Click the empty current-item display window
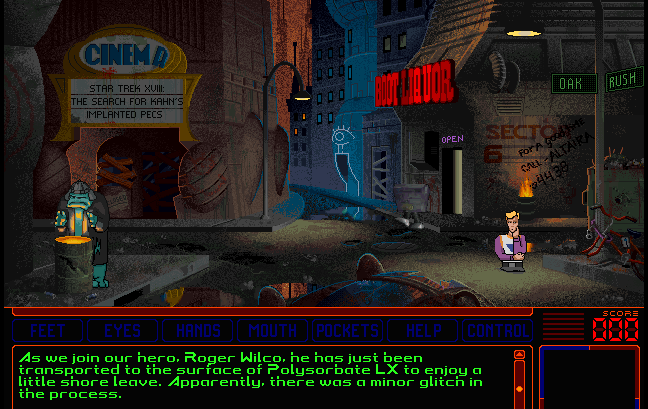The width and height of the screenshot is (648, 409). (589, 376)
